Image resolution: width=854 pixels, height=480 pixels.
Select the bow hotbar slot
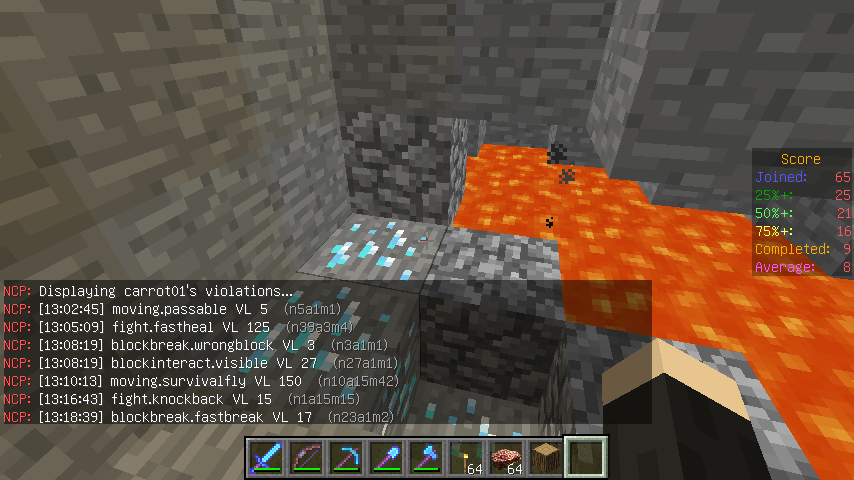(305, 458)
